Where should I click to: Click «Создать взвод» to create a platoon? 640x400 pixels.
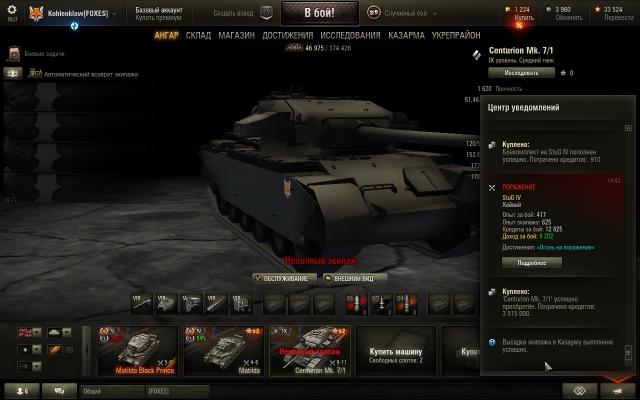pyautogui.click(x=233, y=12)
